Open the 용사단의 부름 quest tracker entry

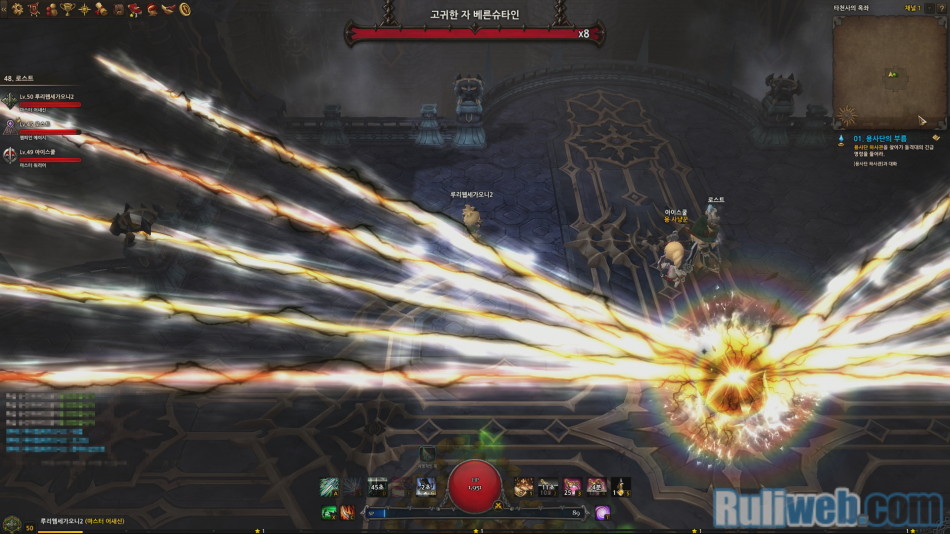point(880,138)
